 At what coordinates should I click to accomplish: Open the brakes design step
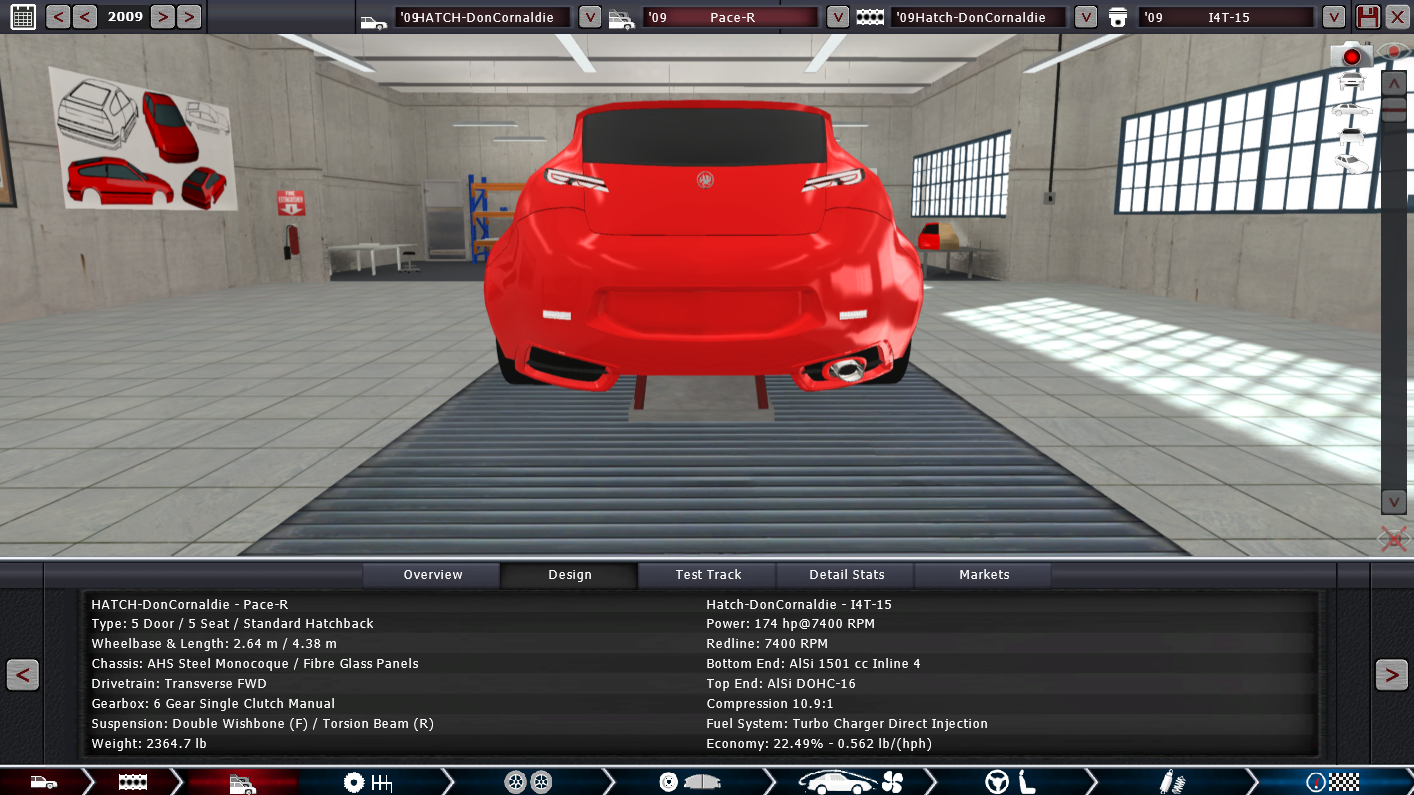tap(689, 782)
